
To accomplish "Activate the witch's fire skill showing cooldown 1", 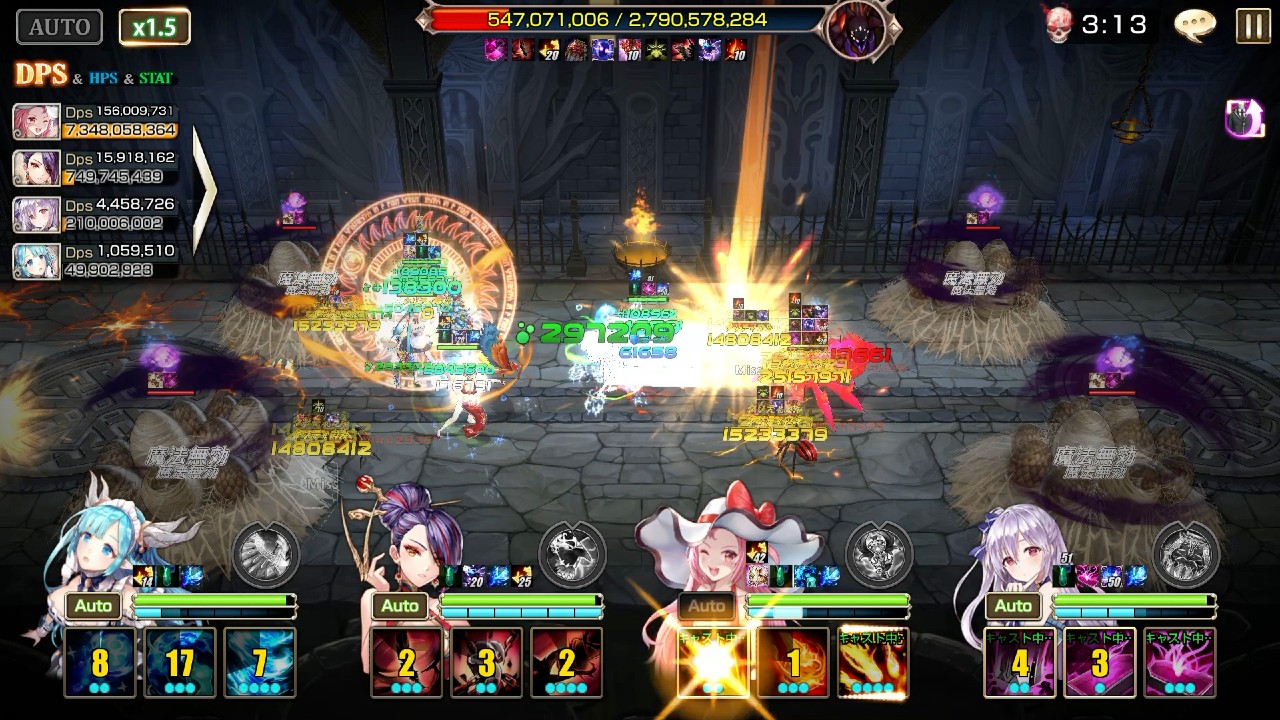I will (793, 661).
